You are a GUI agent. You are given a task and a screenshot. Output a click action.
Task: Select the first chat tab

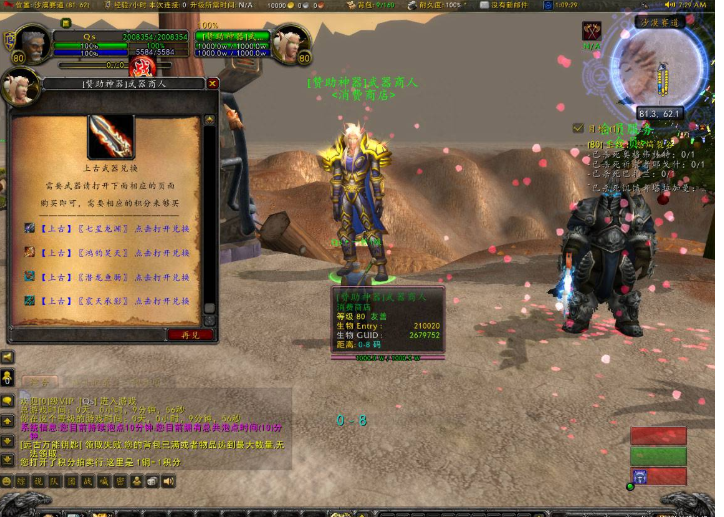pos(40,381)
